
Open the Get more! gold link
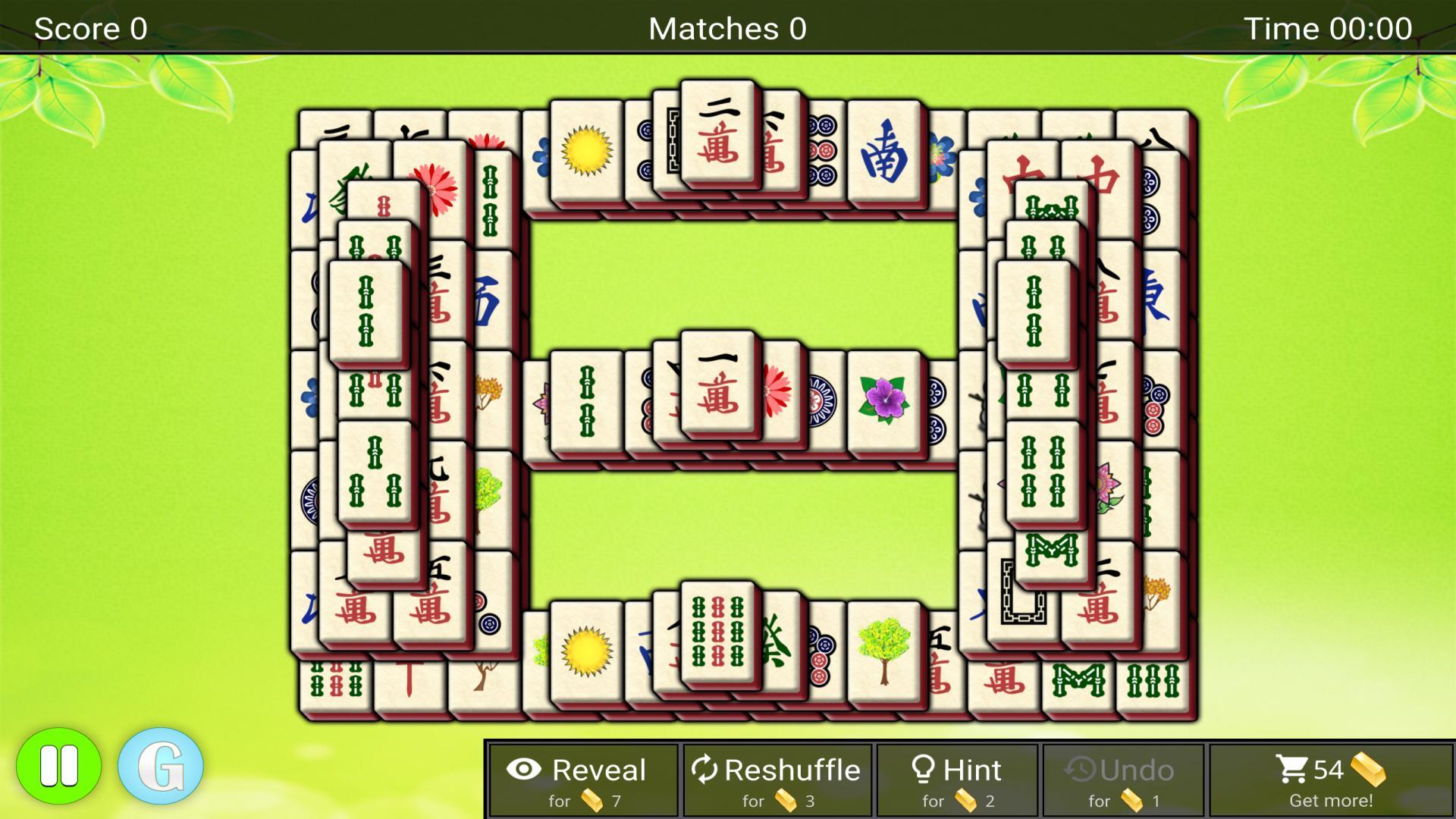(1332, 800)
